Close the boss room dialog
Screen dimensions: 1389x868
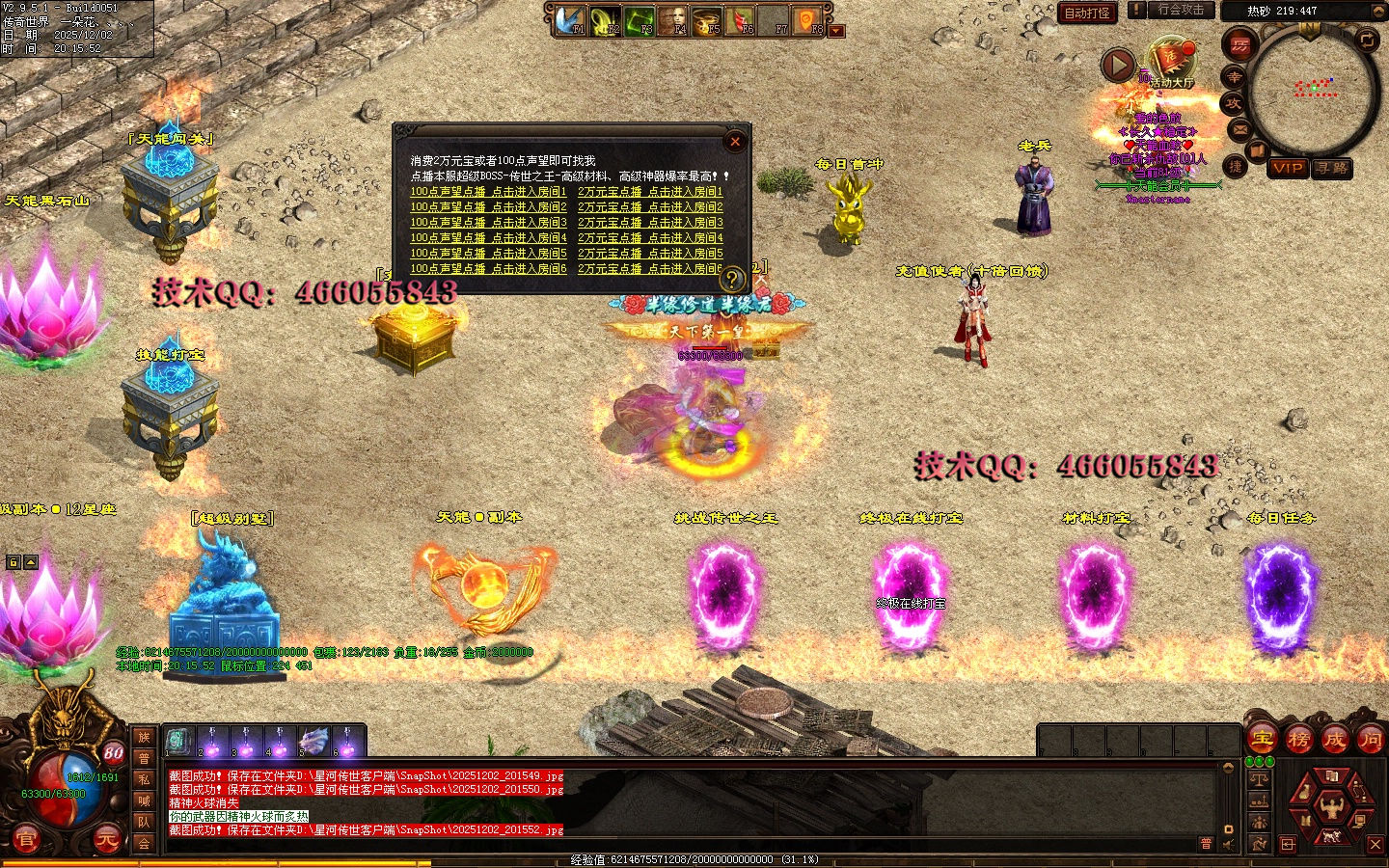[x=735, y=142]
